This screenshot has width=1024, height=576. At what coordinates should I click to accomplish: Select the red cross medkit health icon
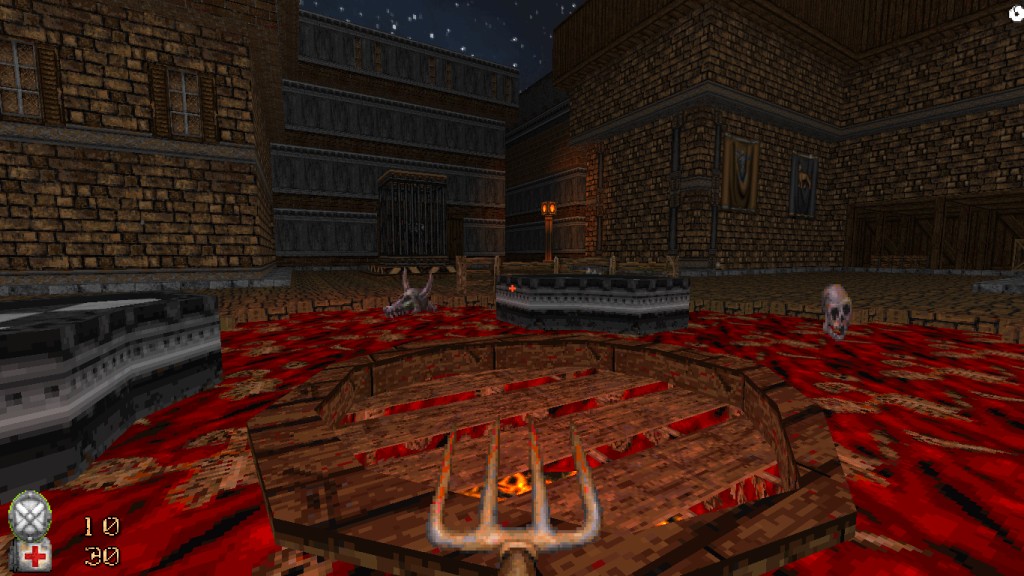click(x=34, y=557)
